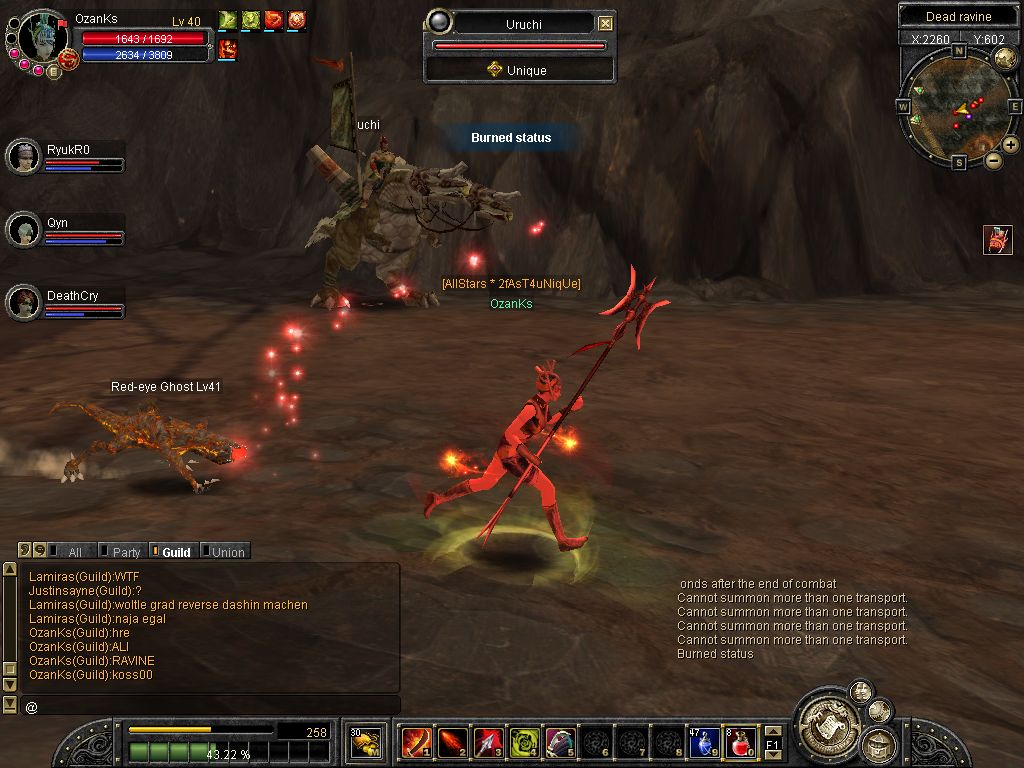Viewport: 1024px width, 768px height.
Task: Use the red health potion in slot 0
Action: (x=739, y=742)
